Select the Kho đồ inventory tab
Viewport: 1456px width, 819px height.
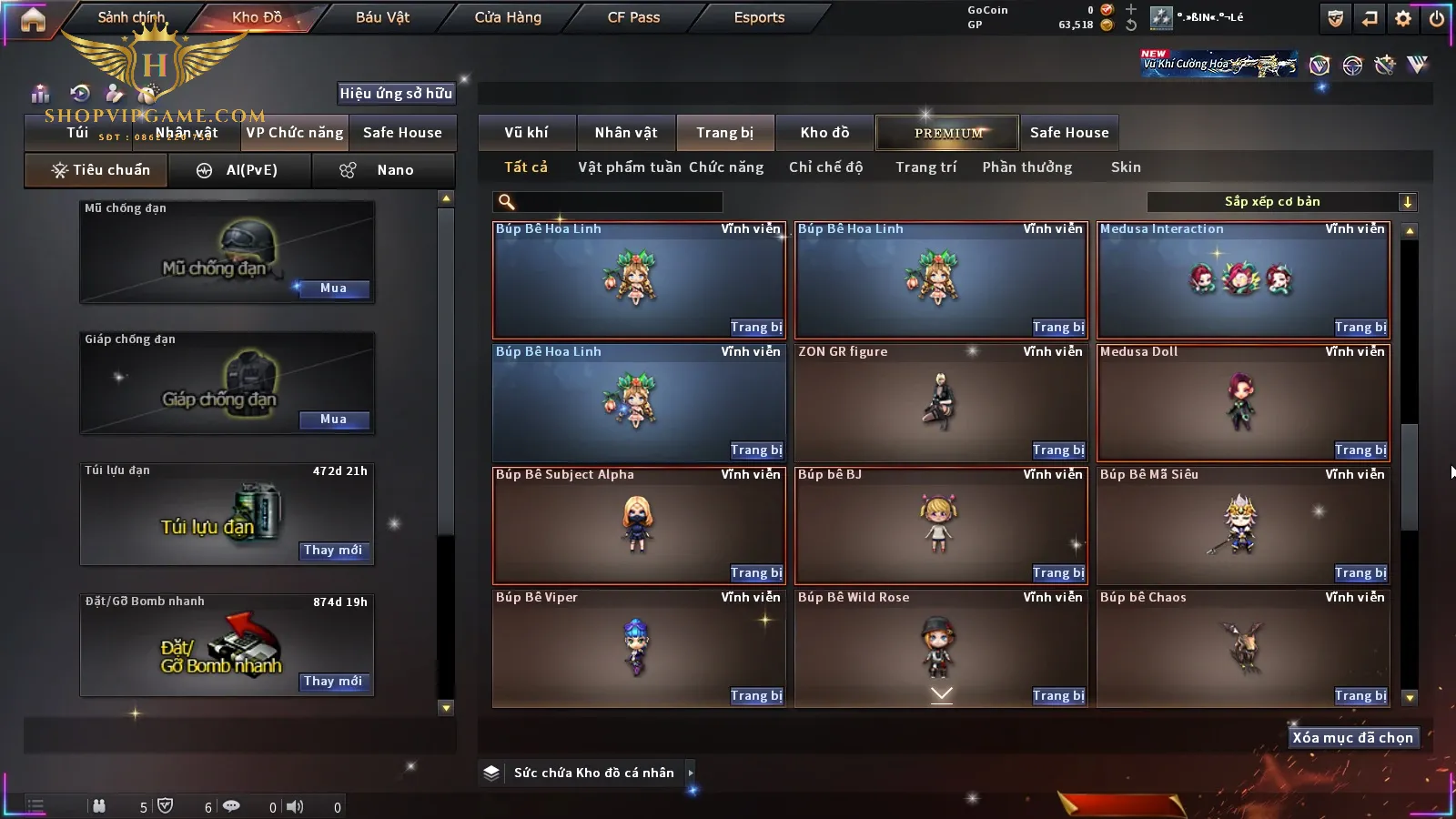(x=824, y=133)
